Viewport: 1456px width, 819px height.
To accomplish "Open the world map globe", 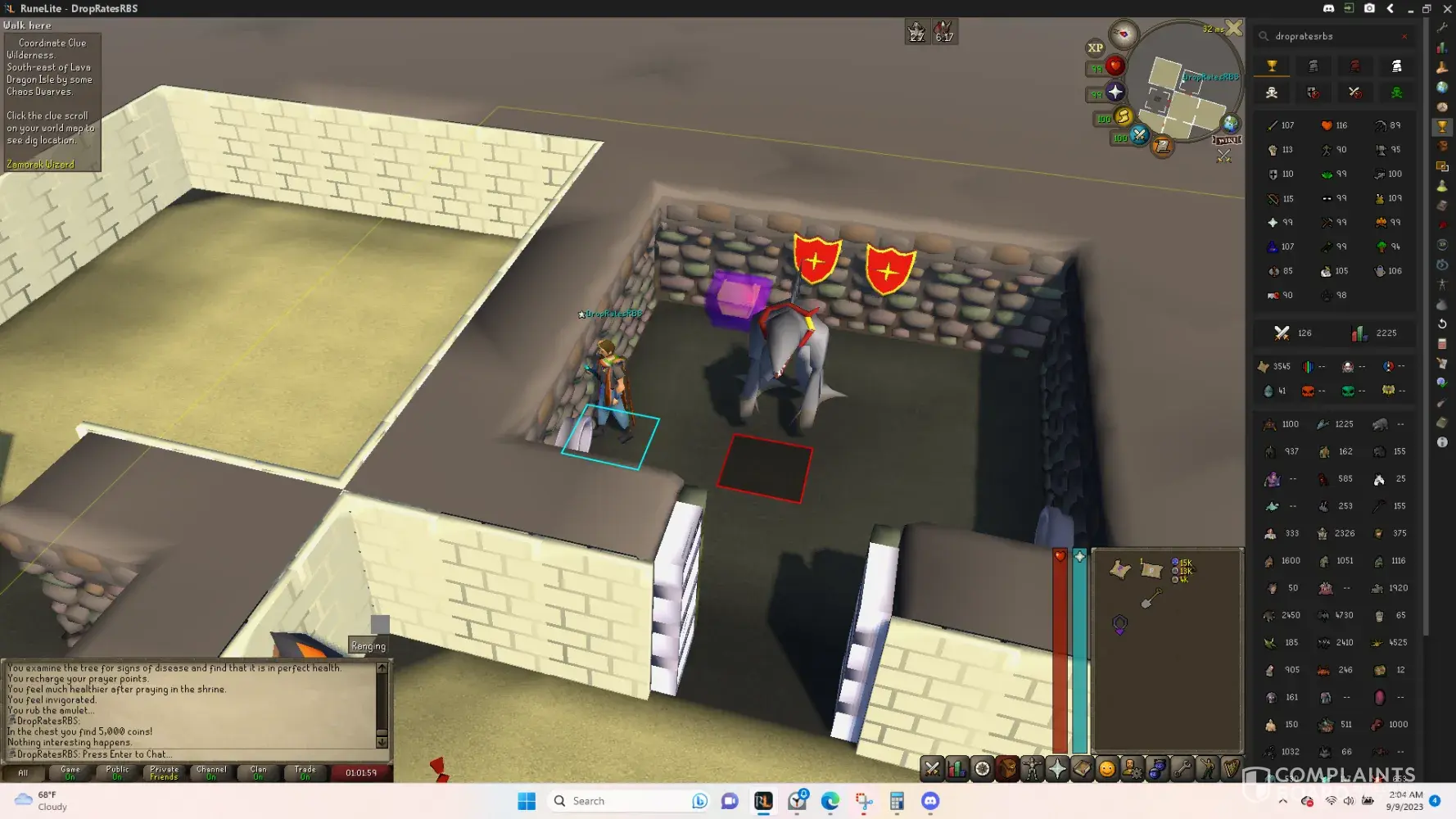I will [x=1230, y=124].
